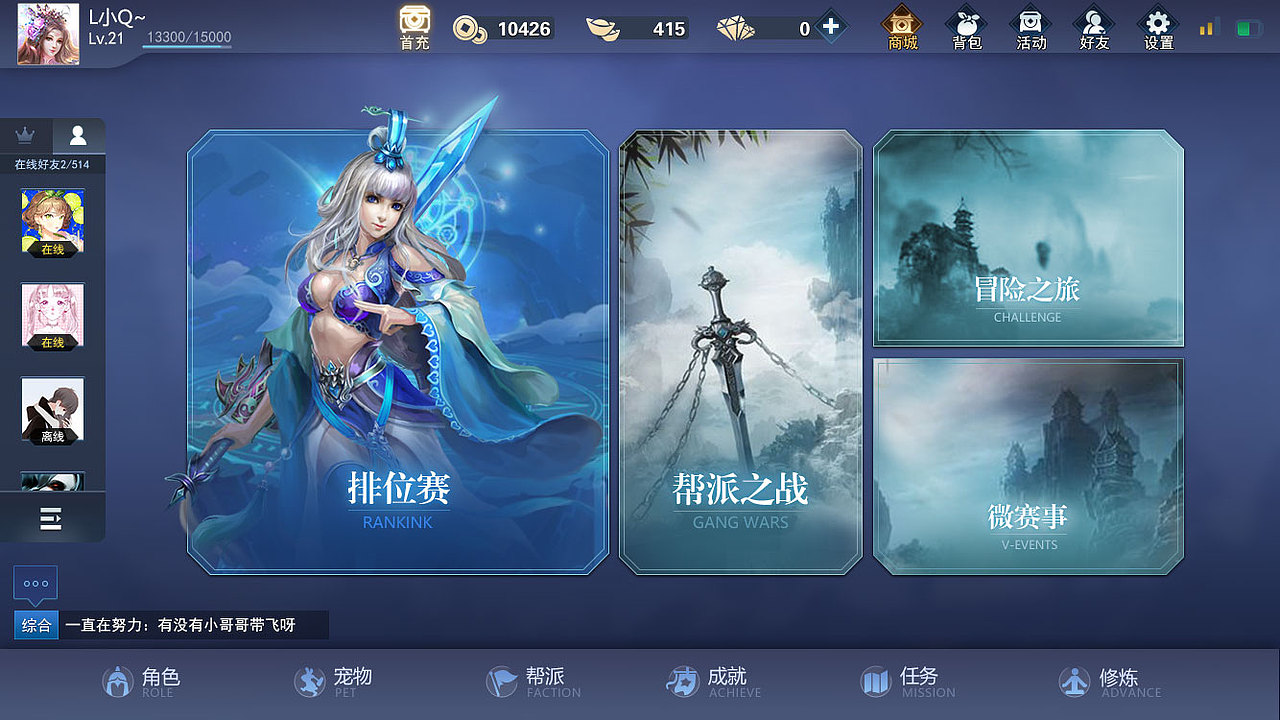Expand the chat bubble panel
Image resolution: width=1280 pixels, height=720 pixels.
38,584
